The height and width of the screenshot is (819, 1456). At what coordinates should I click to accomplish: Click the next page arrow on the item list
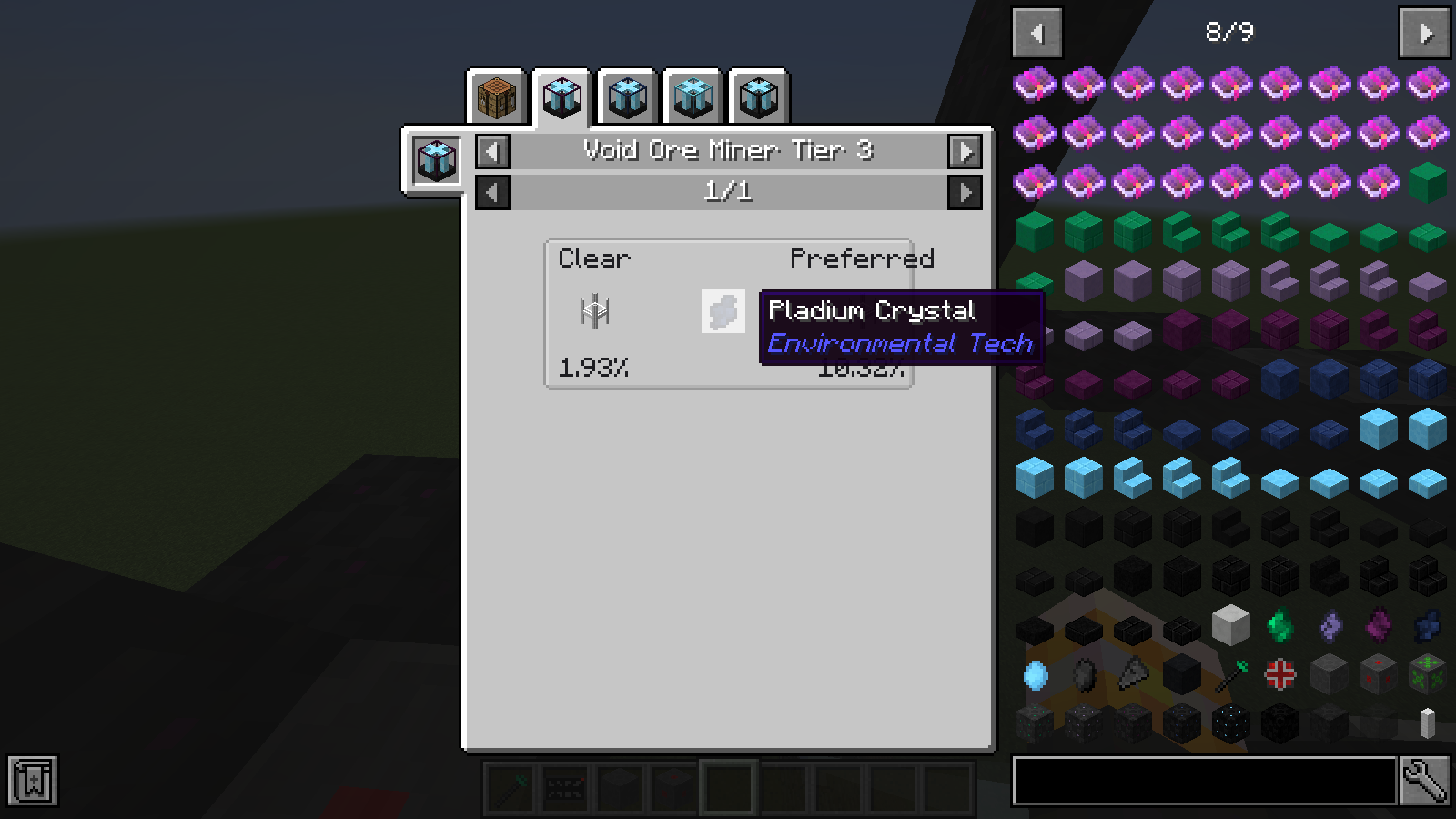(1424, 32)
